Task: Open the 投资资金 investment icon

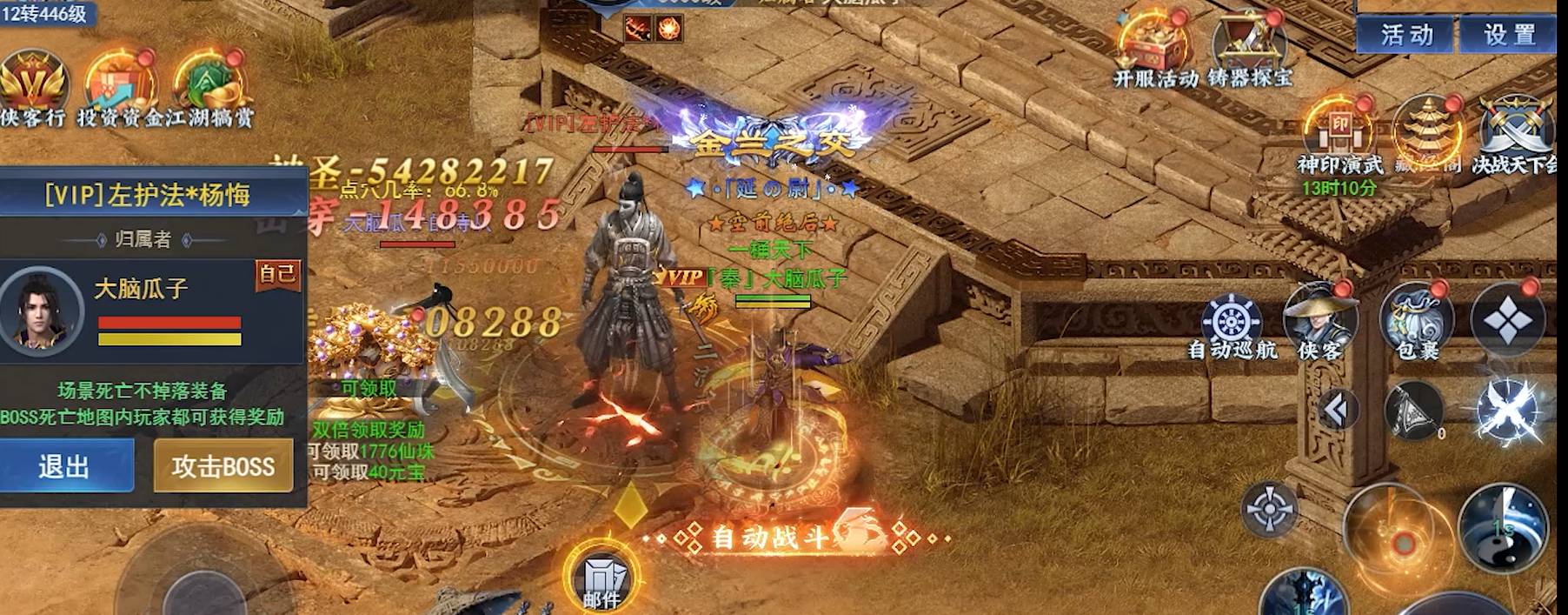Action: tap(119, 84)
